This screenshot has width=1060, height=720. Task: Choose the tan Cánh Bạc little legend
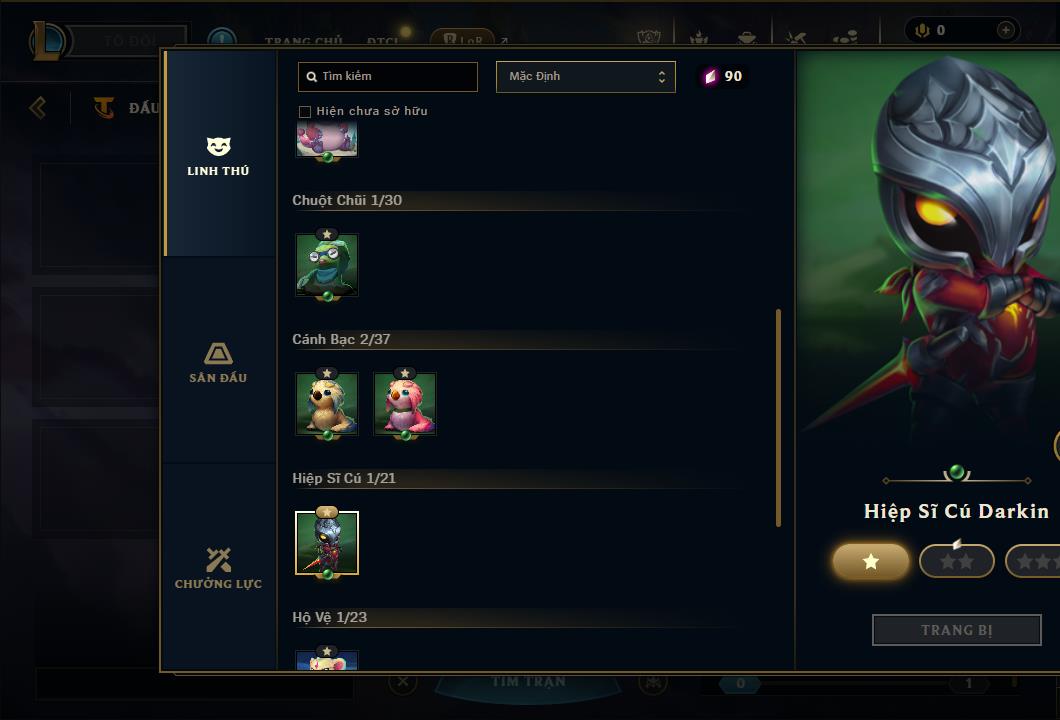327,404
